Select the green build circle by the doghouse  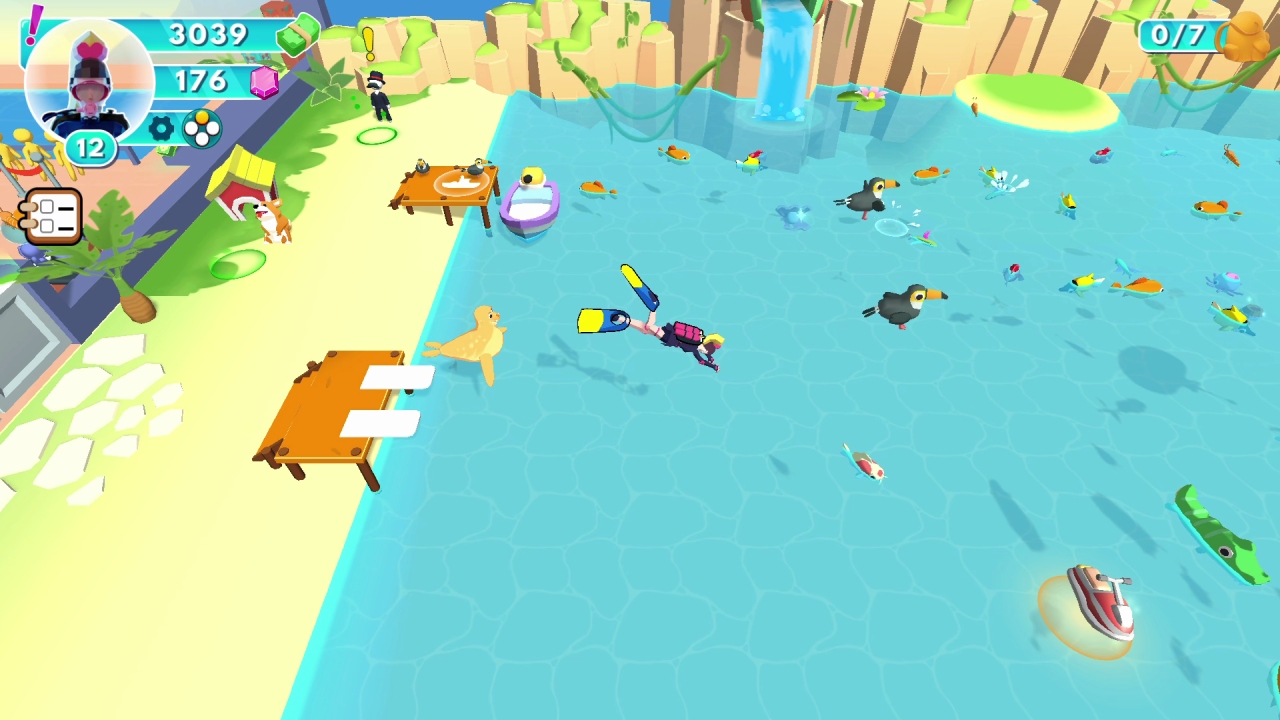(x=236, y=262)
